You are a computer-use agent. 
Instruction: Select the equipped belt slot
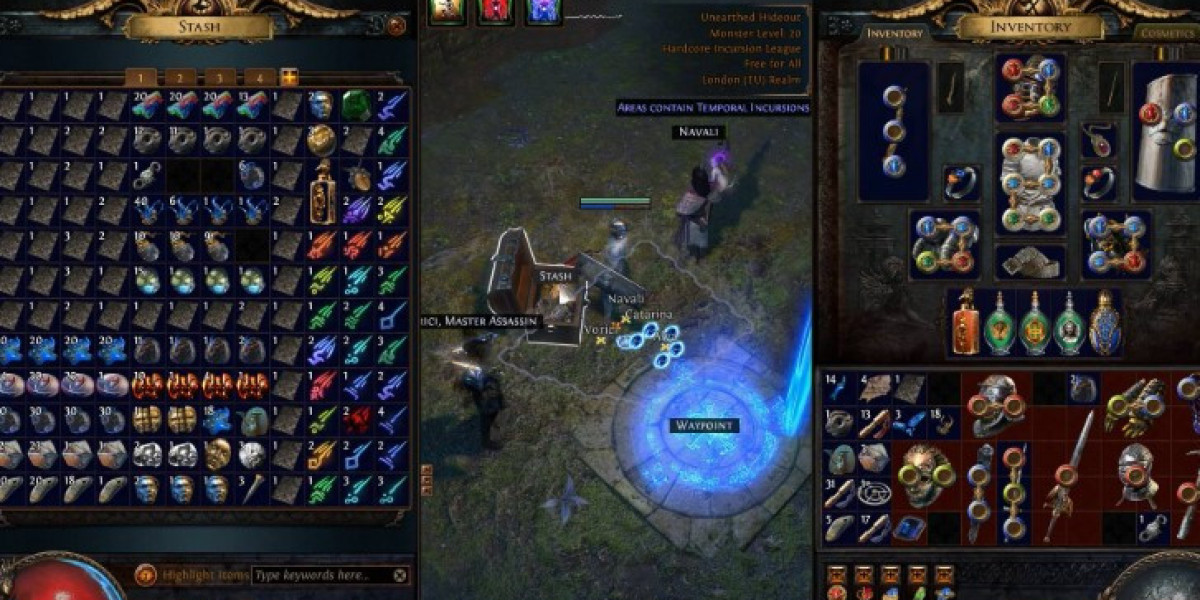coord(1031,261)
